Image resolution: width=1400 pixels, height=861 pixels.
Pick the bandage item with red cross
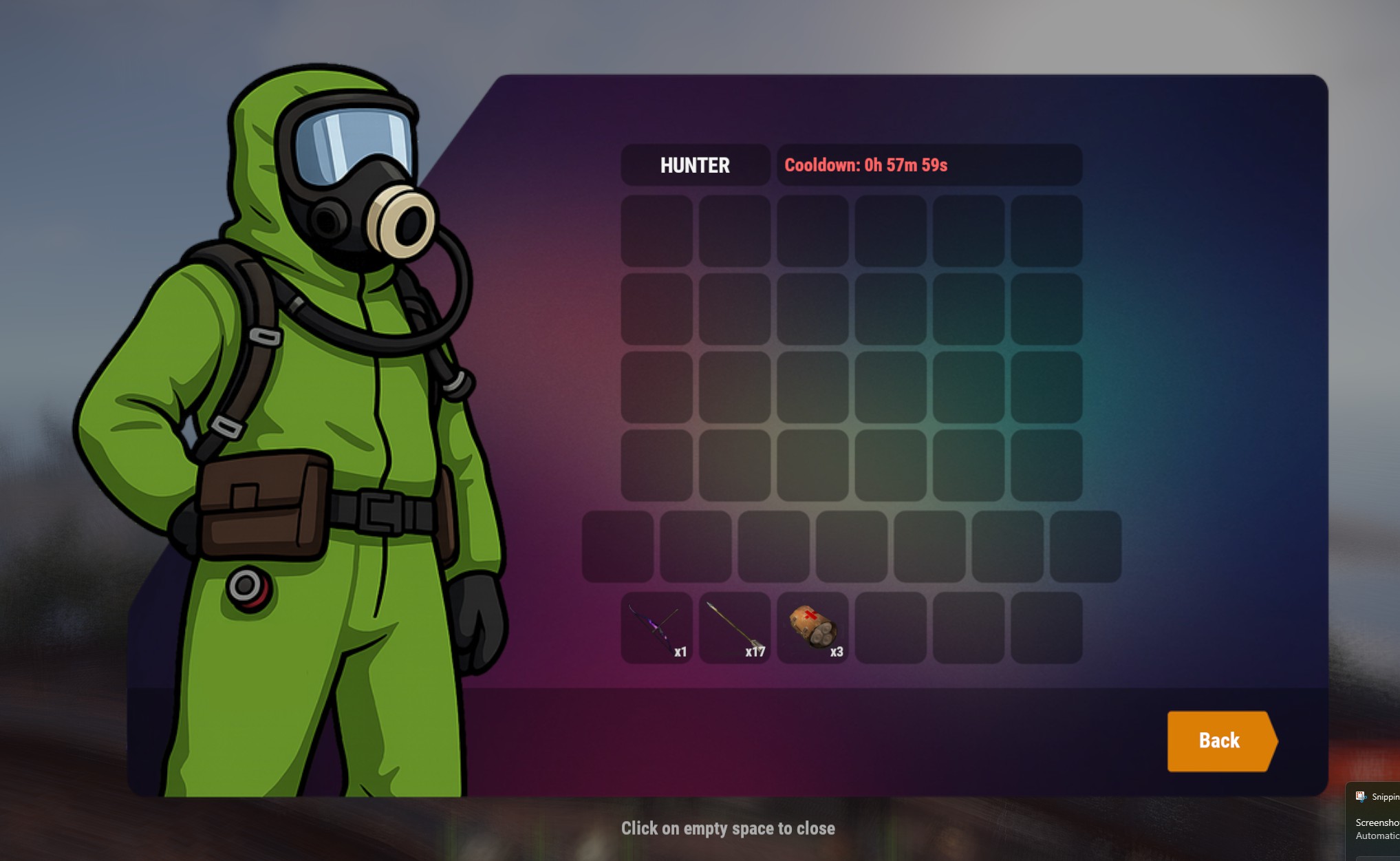pos(812,628)
